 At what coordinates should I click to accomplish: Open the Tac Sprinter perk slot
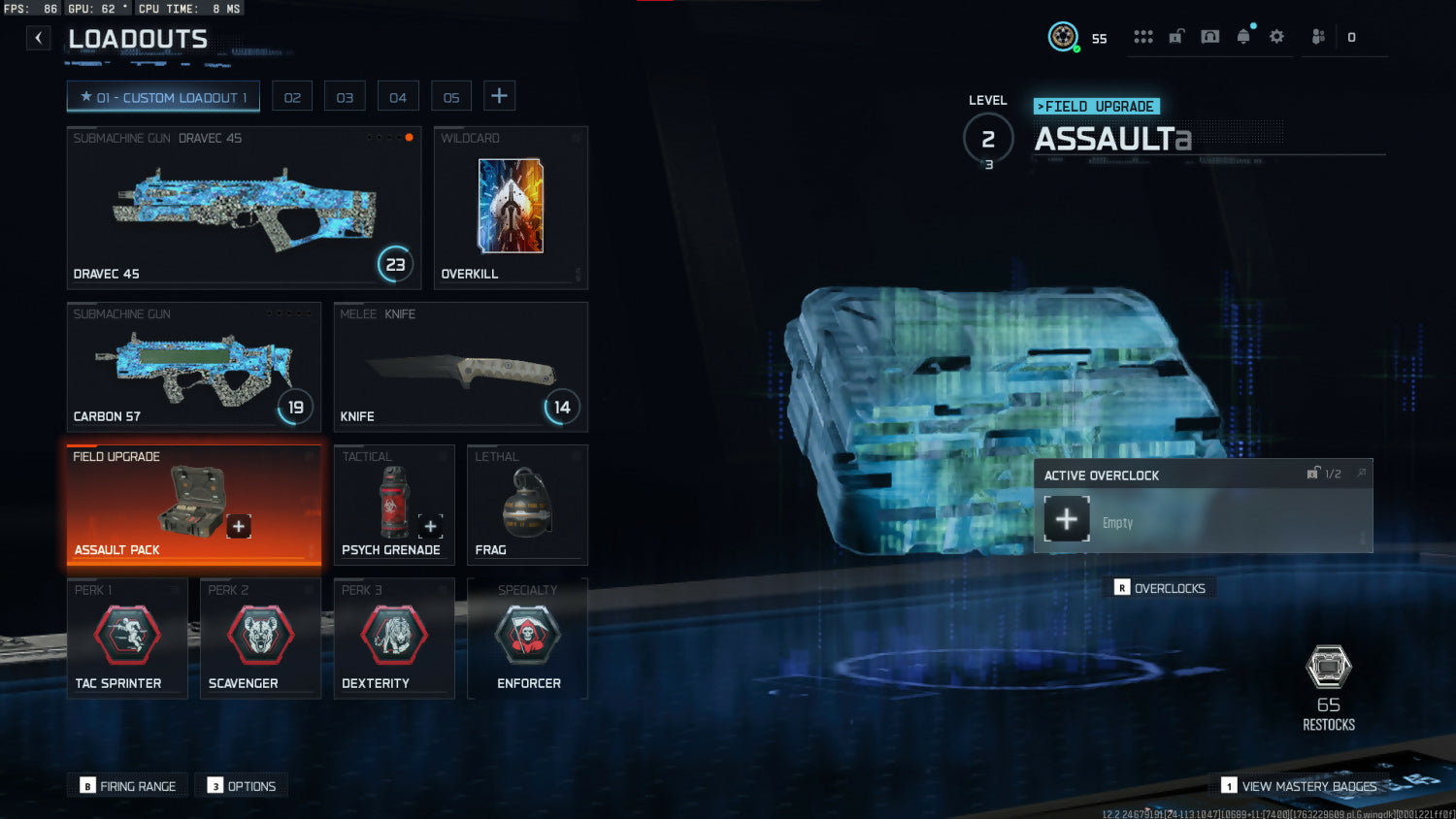click(127, 639)
